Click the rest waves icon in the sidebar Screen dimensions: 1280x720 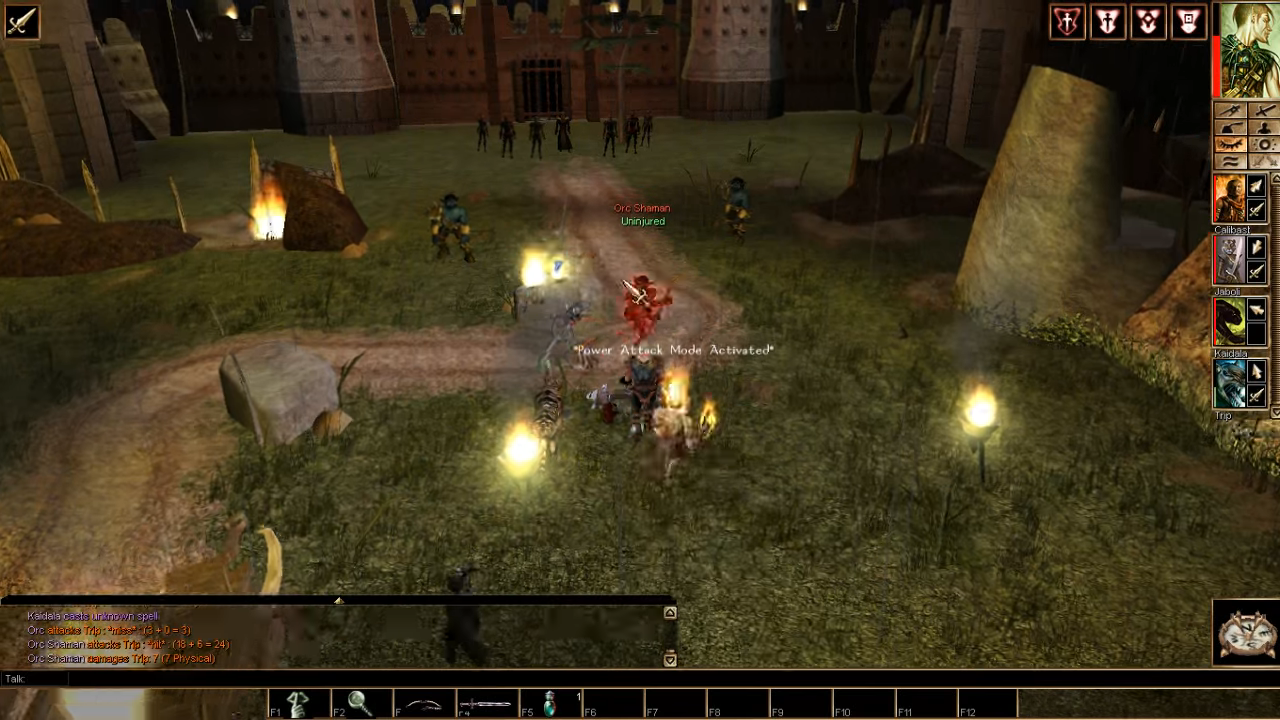click(1232, 160)
